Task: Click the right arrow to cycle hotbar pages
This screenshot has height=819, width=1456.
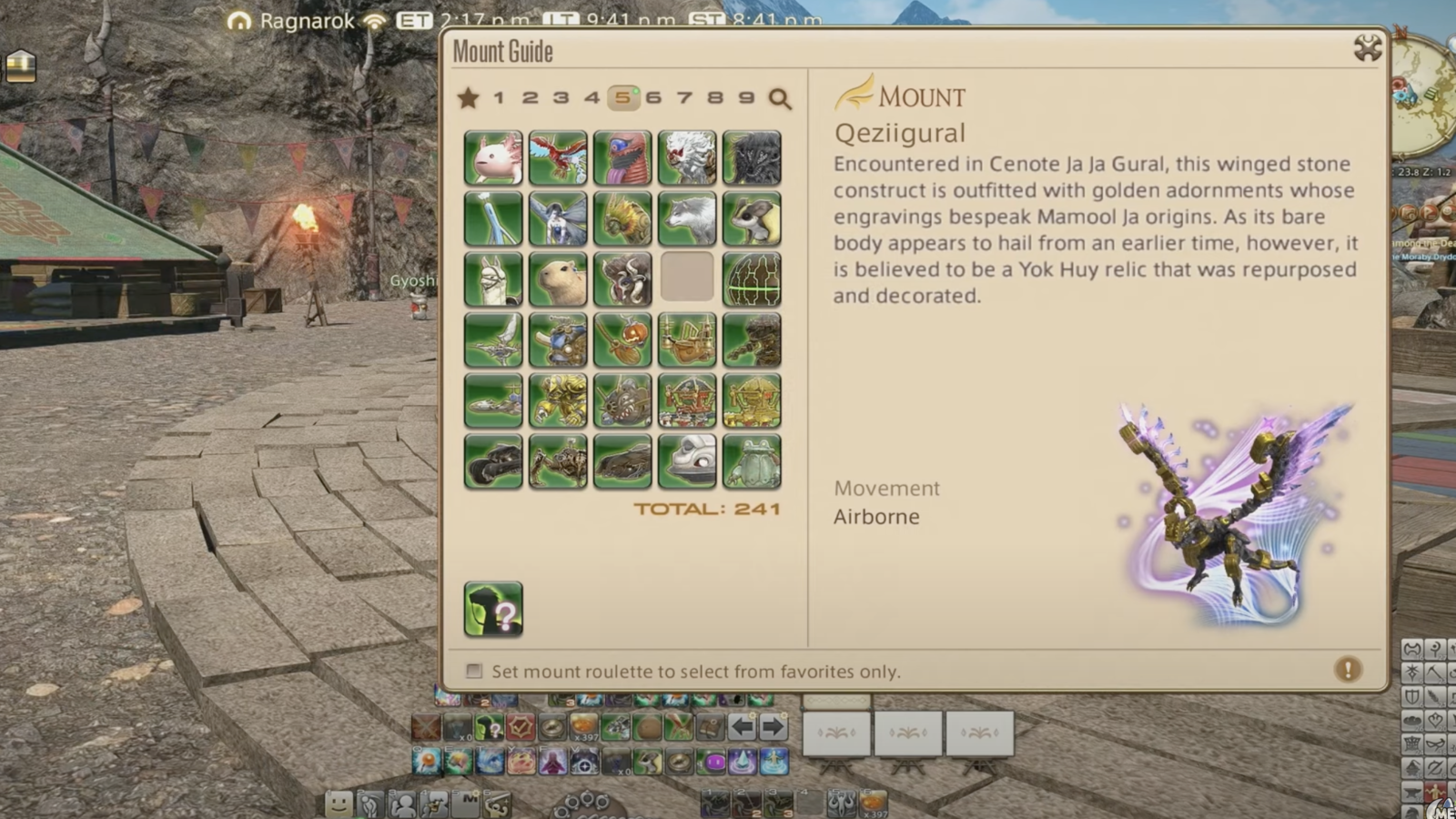Action: 772,726
